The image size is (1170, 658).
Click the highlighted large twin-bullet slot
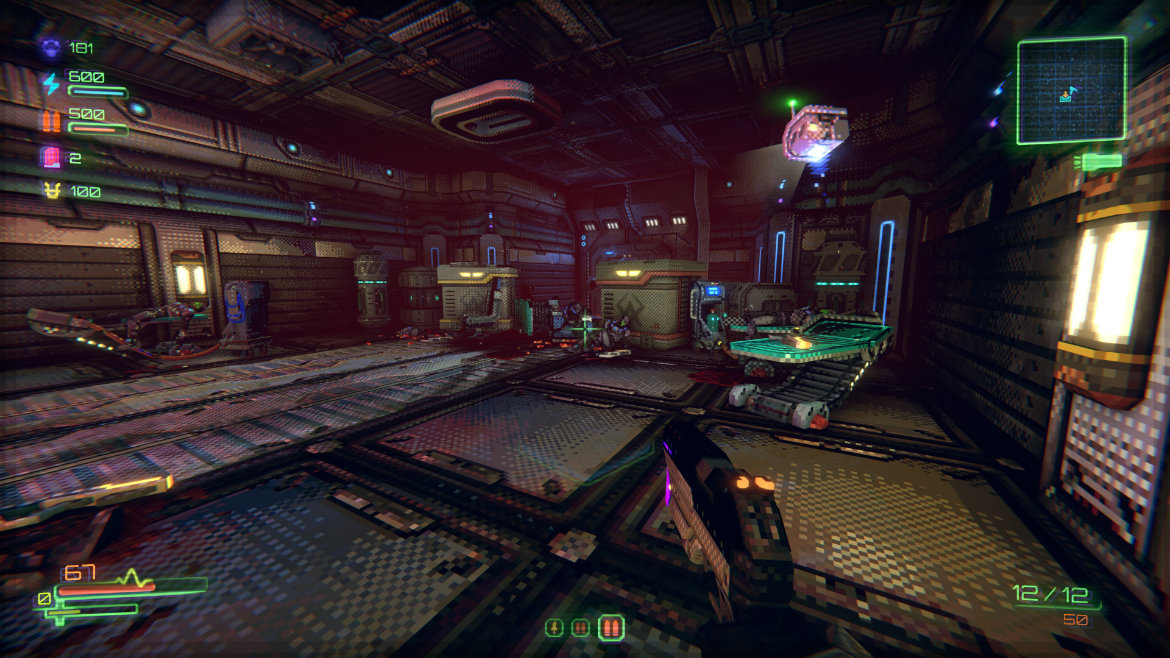click(611, 628)
